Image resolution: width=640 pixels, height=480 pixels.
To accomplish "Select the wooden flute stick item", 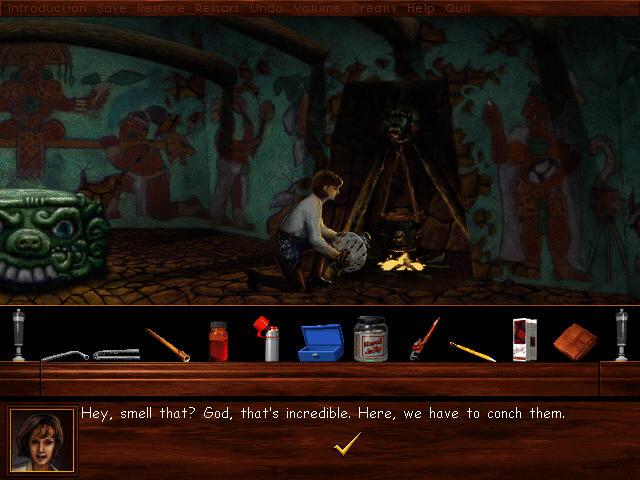I will click(167, 344).
